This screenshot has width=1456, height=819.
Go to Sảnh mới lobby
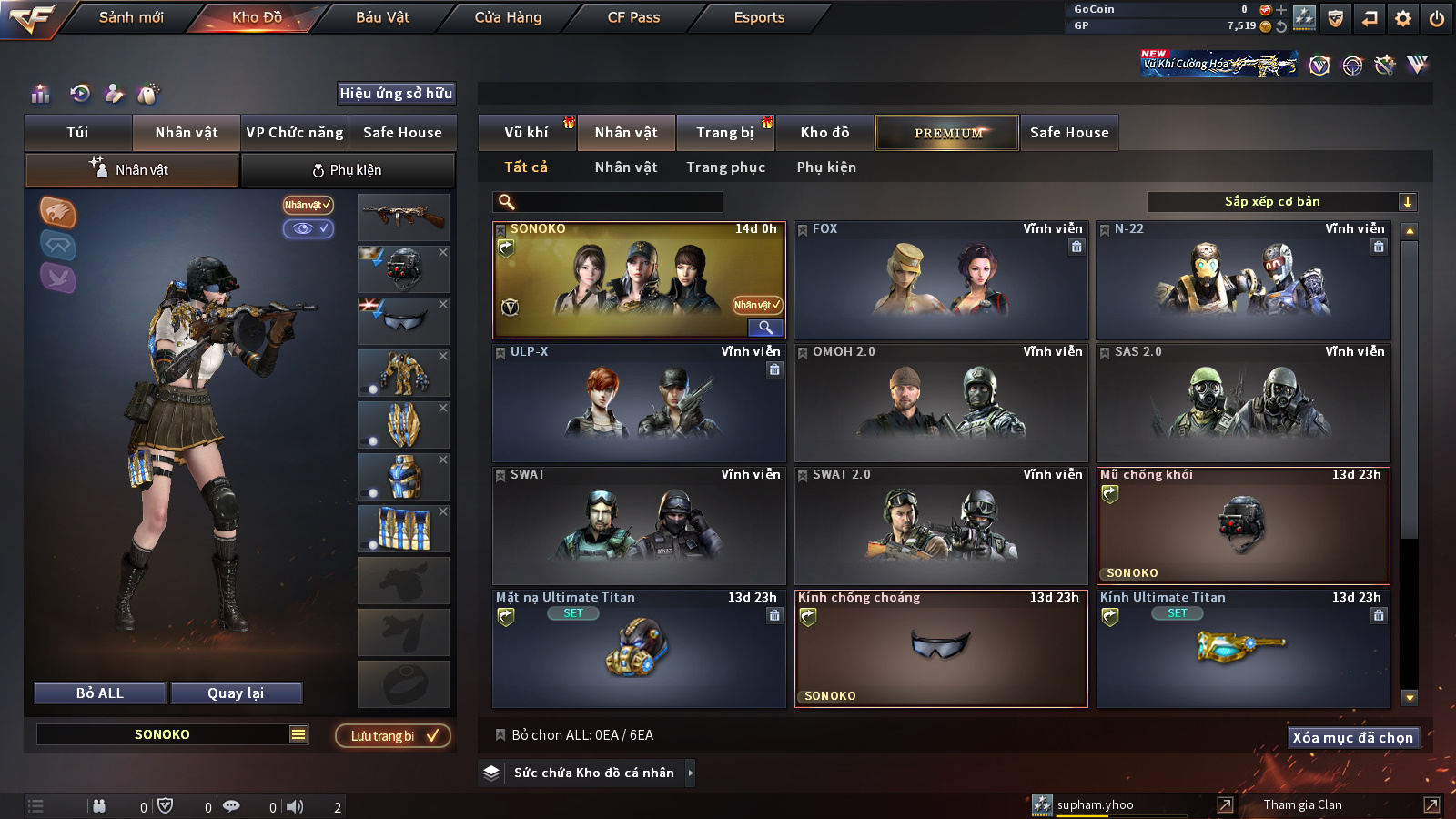pos(131,17)
